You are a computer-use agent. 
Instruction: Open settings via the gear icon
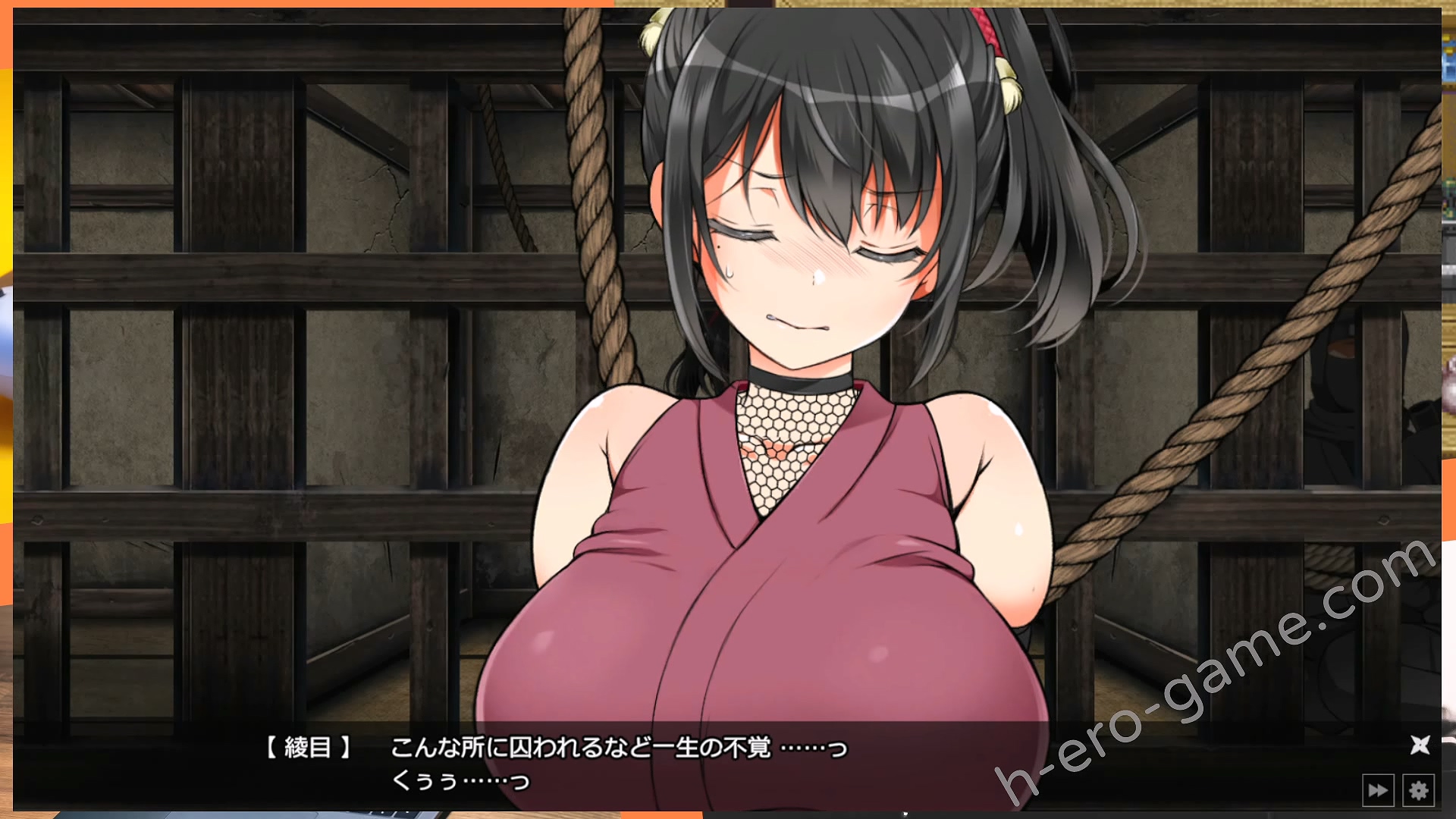tap(1418, 791)
